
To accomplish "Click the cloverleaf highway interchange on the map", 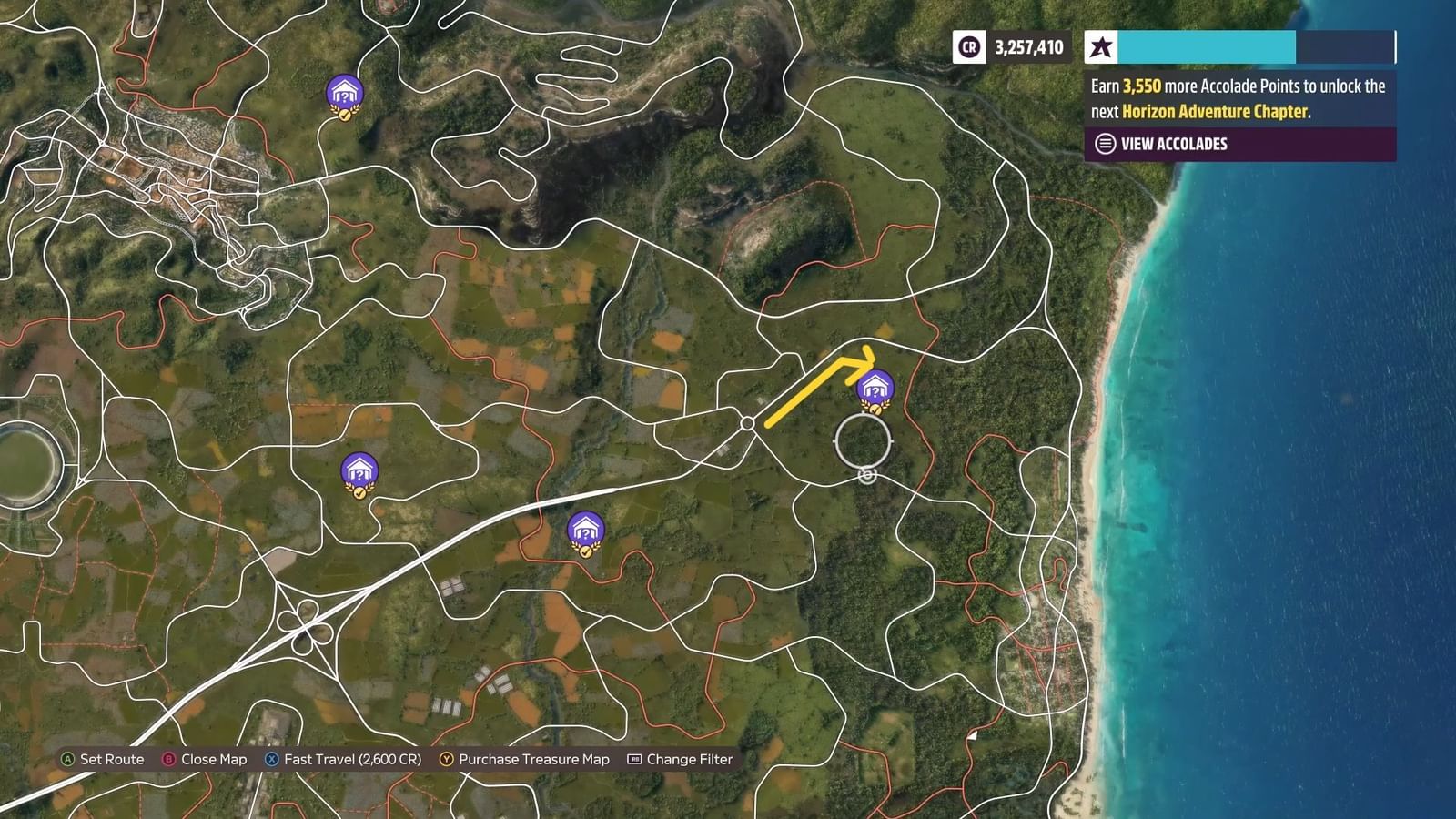I will [304, 627].
